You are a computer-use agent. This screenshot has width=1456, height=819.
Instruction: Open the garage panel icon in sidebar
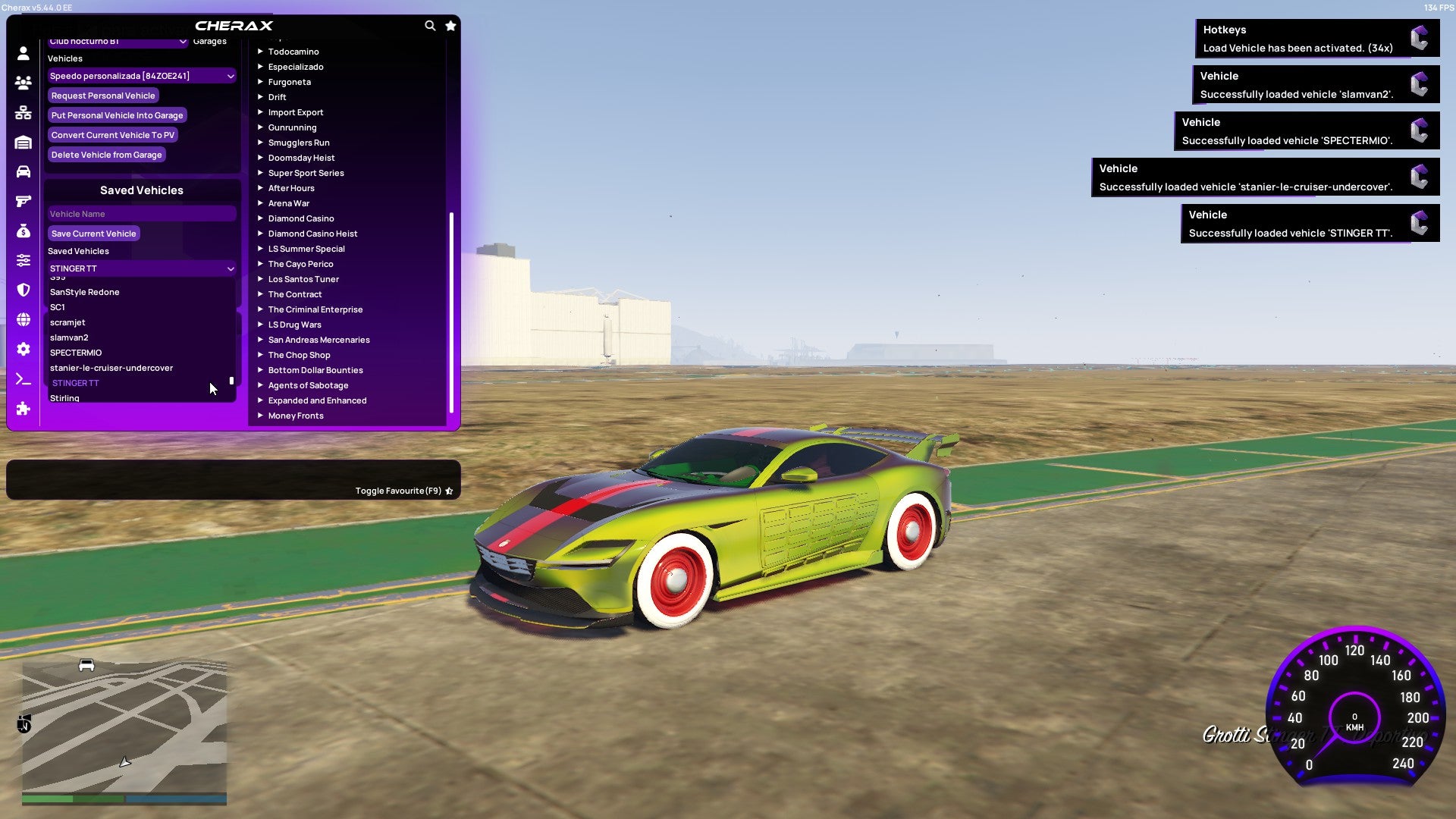pos(23,142)
